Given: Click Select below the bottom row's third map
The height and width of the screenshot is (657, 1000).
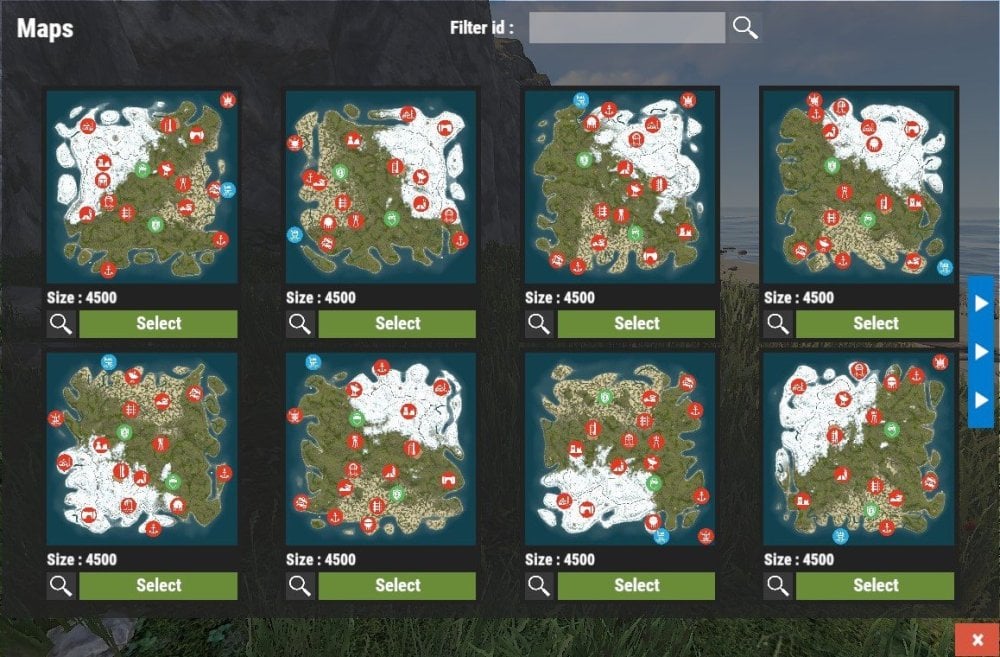Looking at the screenshot, I should click(636, 586).
